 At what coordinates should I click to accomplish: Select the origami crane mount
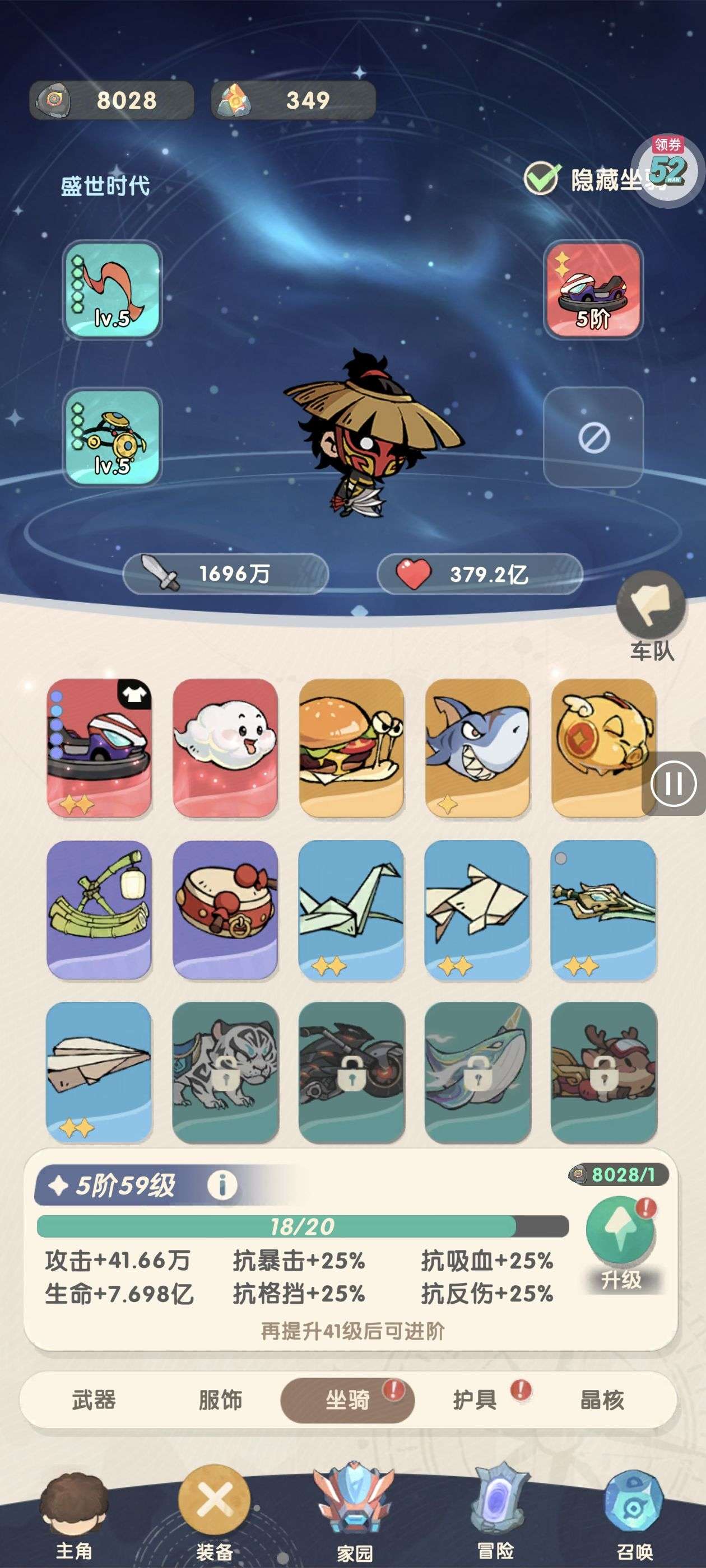tap(351, 909)
